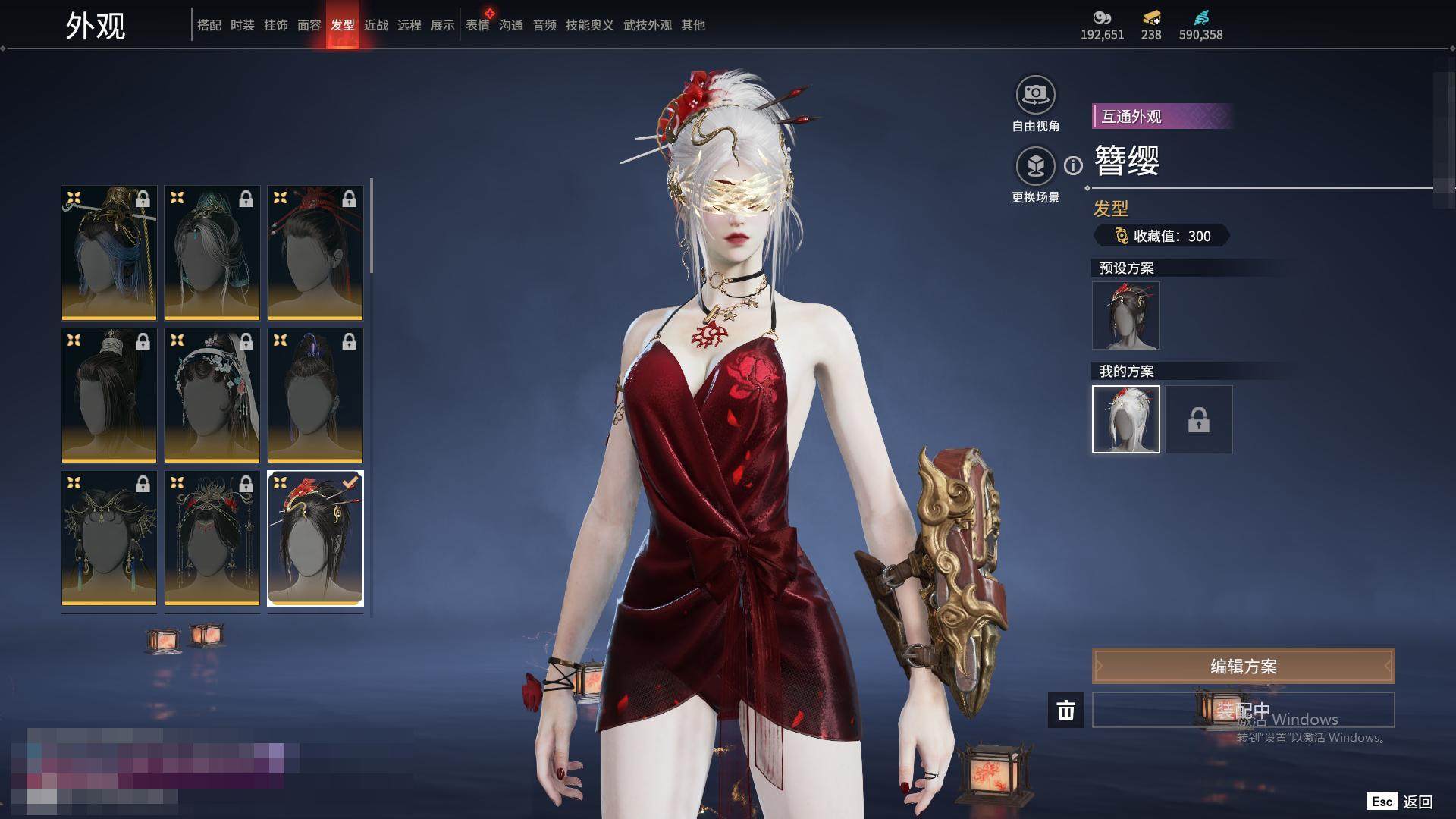Screen dimensions: 1456x819
Task: Select the 挂饰 category tab
Action: [276, 25]
